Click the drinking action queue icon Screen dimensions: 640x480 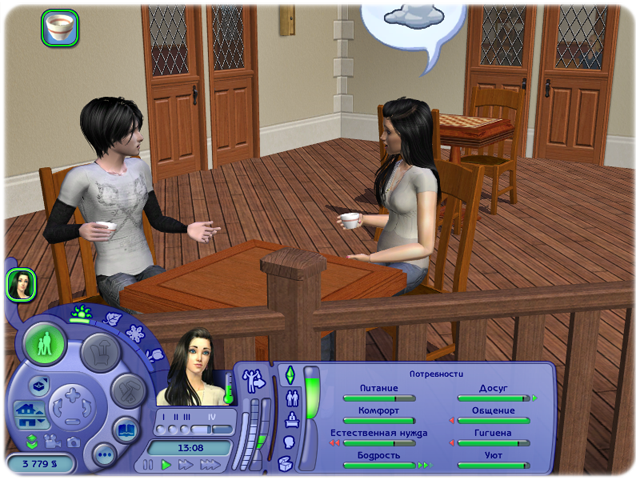(x=59, y=28)
